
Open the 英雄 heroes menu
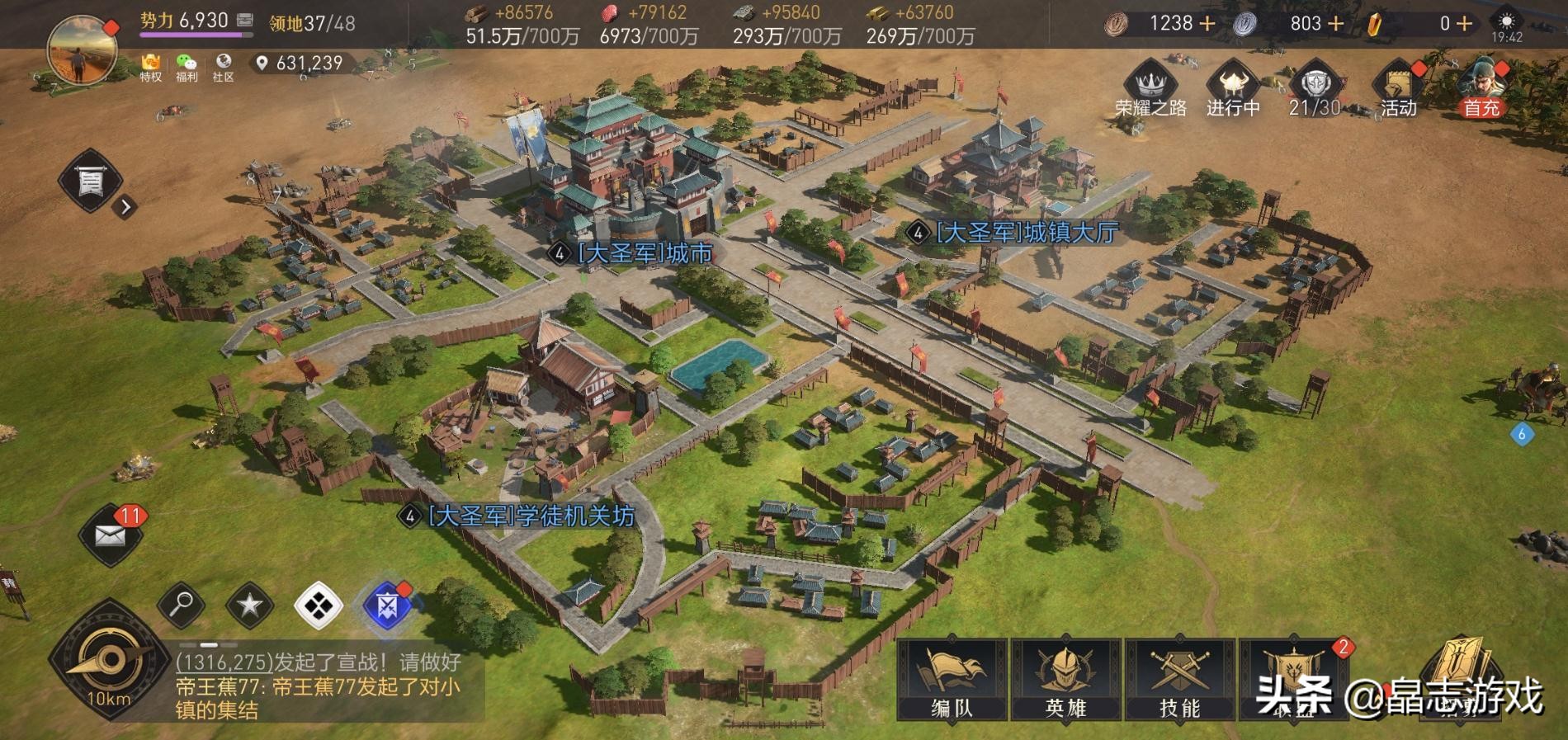(x=1065, y=679)
